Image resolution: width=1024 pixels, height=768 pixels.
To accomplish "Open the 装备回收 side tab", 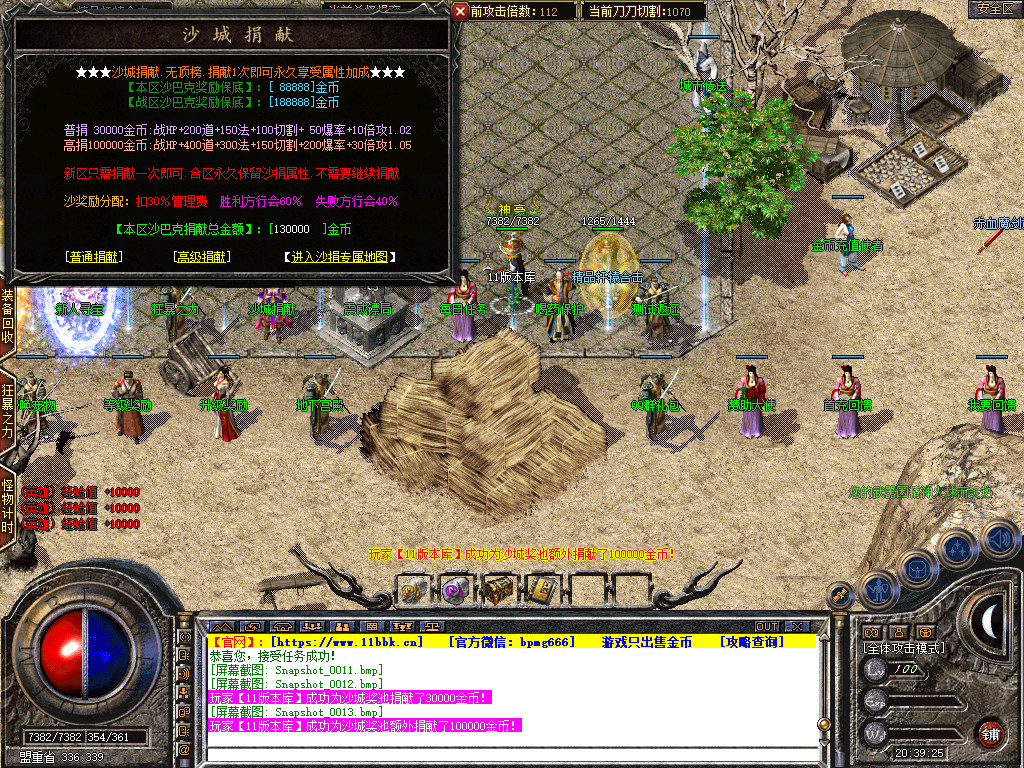I will click(x=7, y=316).
